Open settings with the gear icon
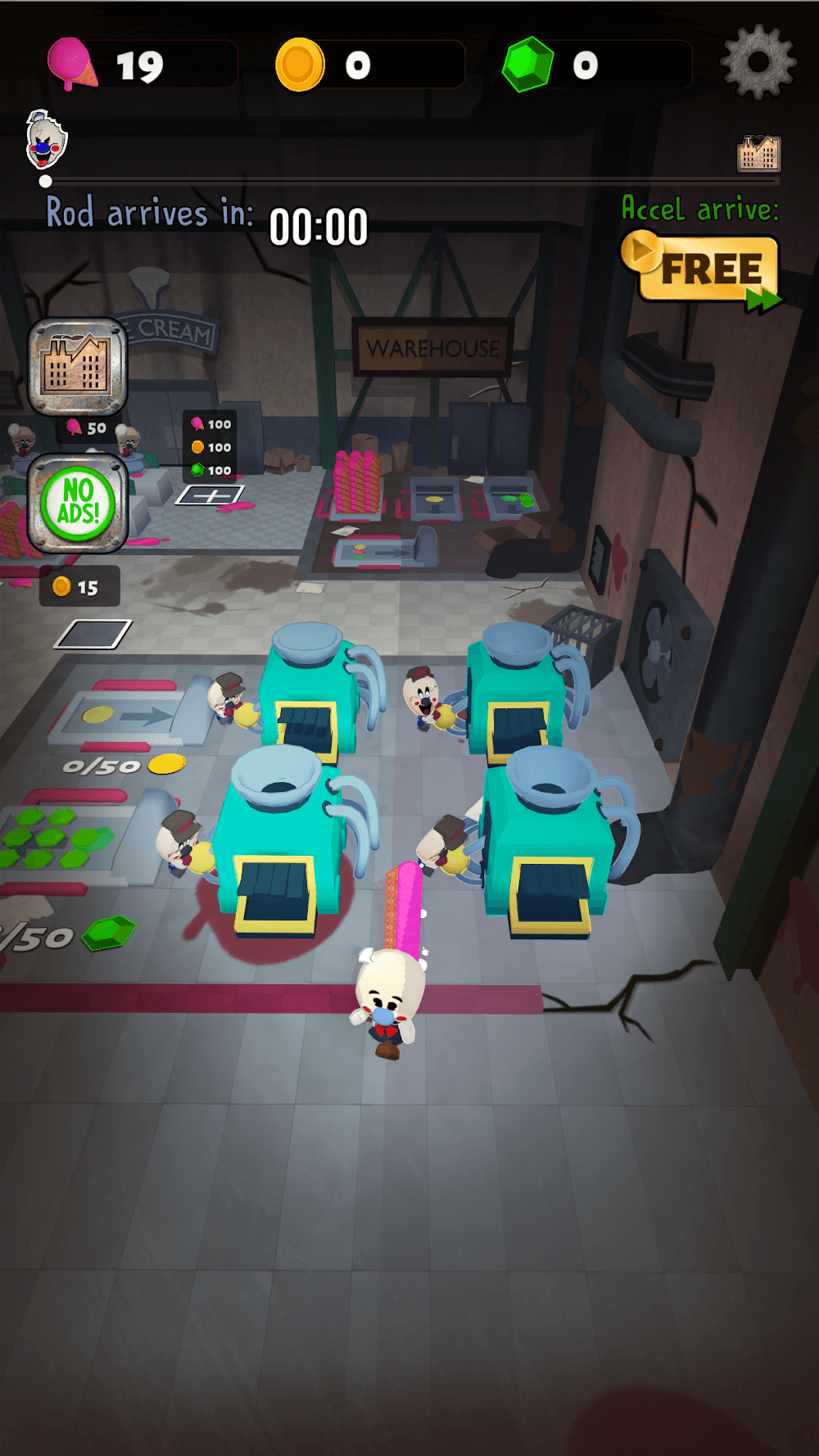The image size is (819, 1456). click(758, 62)
